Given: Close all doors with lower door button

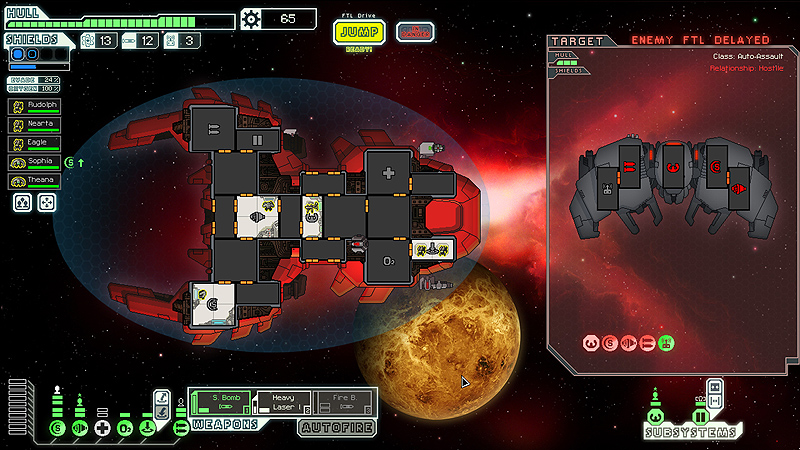Looking at the screenshot, I should pos(715,400).
